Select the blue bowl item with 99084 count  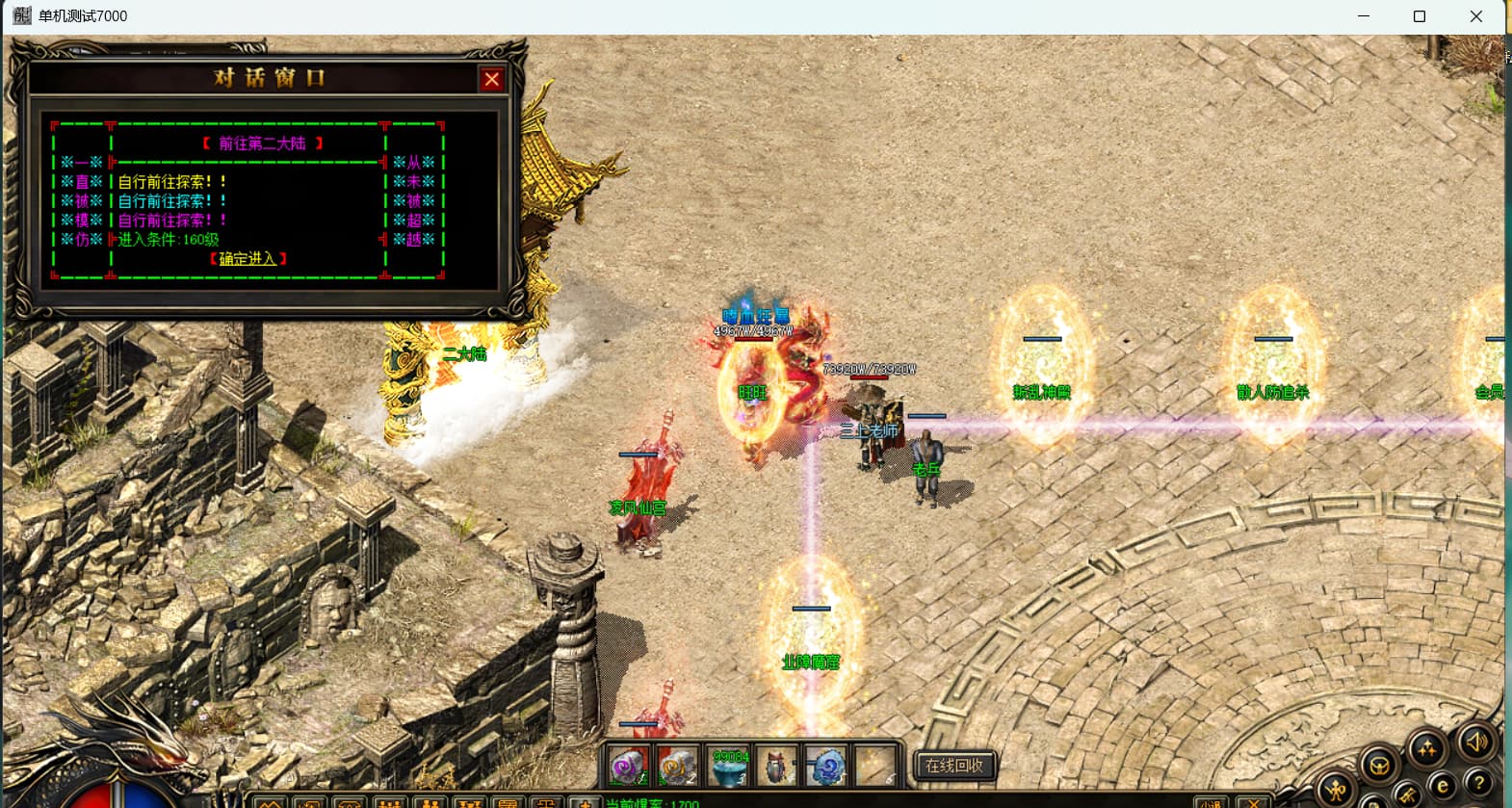tap(729, 768)
